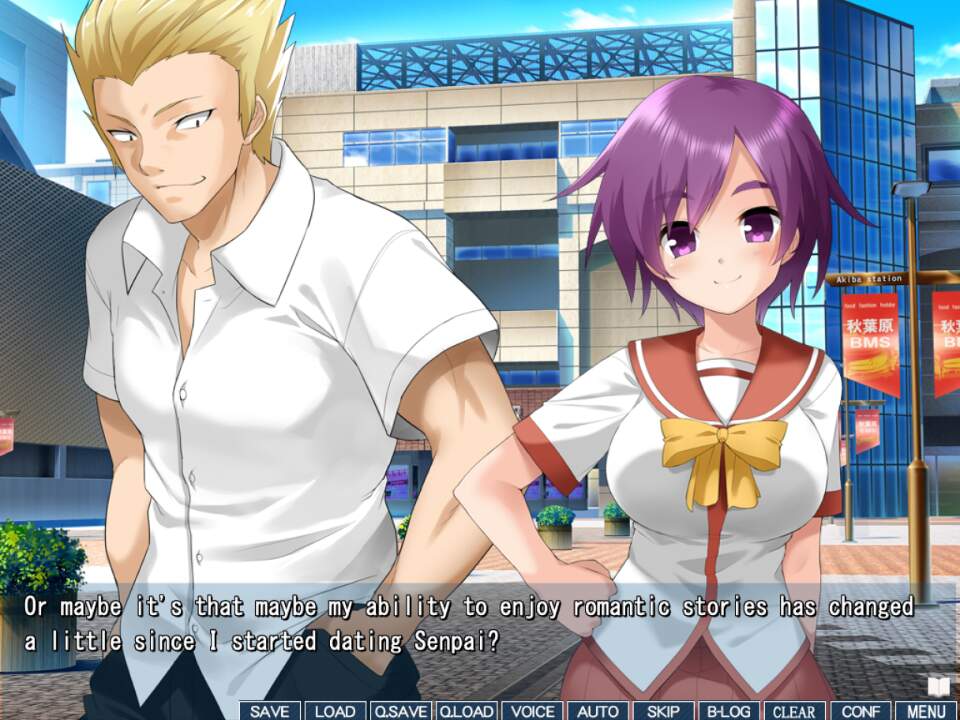Toggle AUTO text advance

(598, 711)
